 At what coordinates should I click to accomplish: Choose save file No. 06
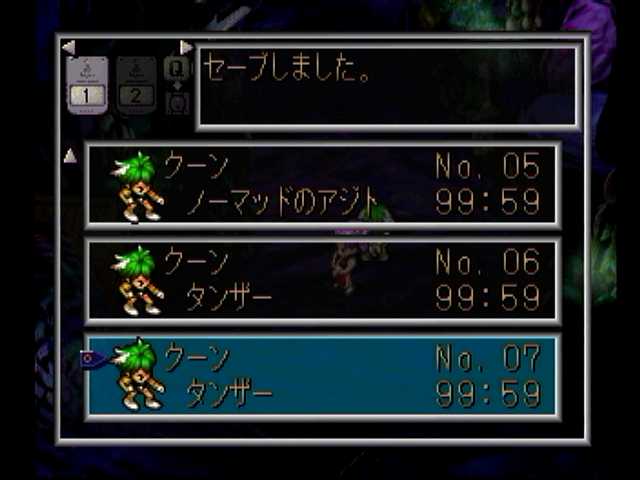coord(322,280)
